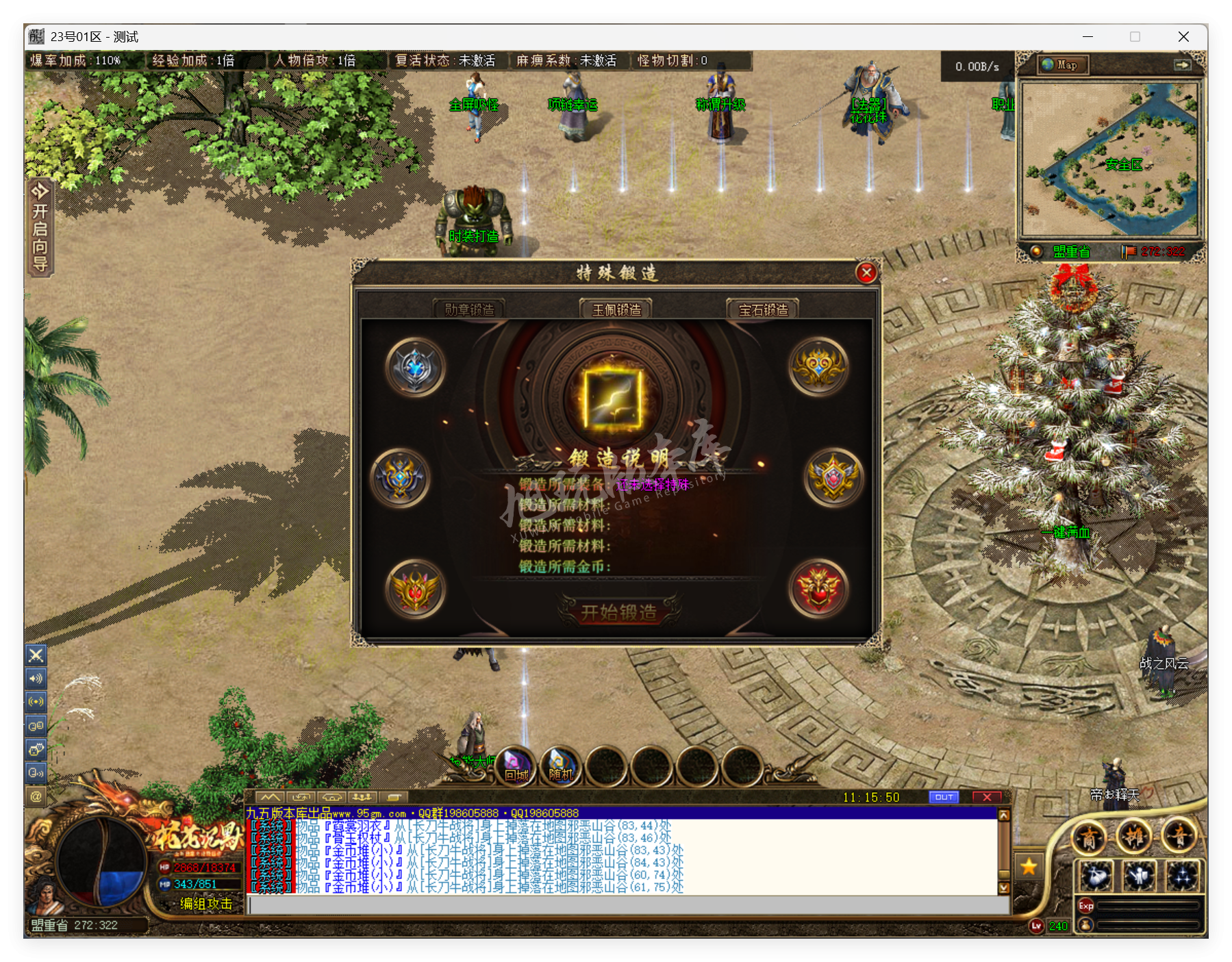This screenshot has height=962, width=1232.
Task: Open the 商 shop circle icon bottom right
Action: pos(1090,837)
